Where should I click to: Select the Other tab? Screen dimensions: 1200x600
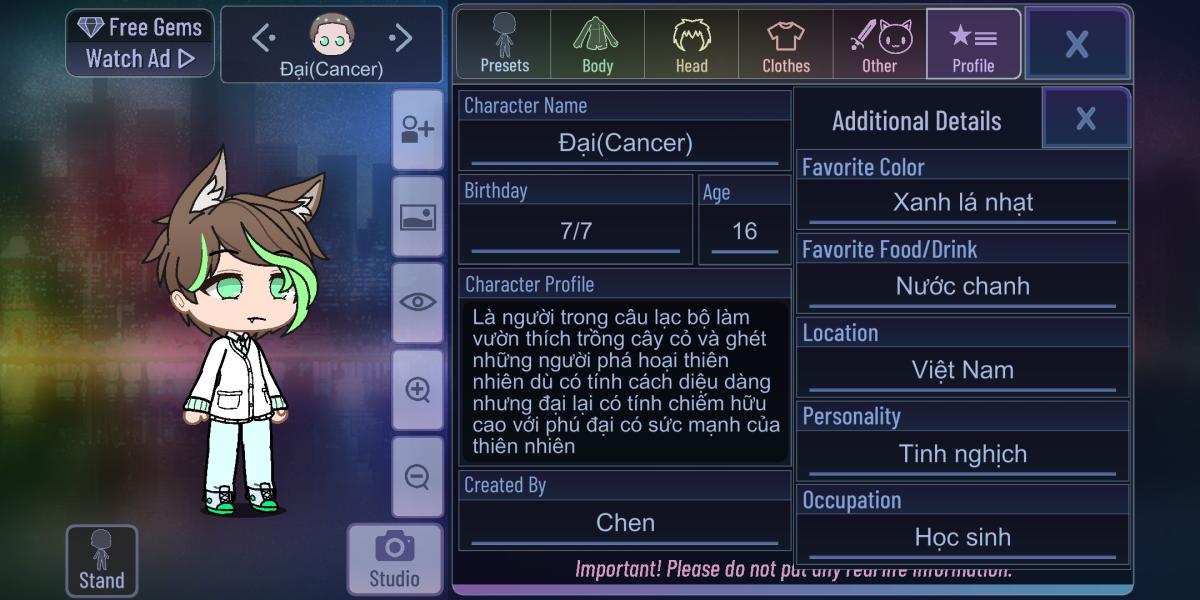pos(880,45)
